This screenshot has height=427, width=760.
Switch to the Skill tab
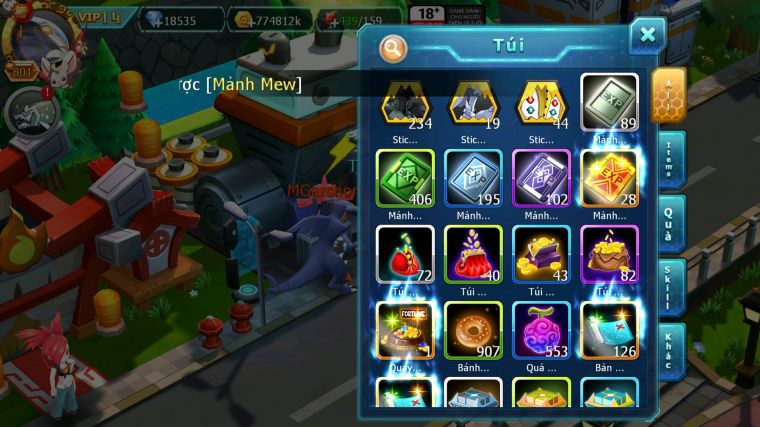pyautogui.click(x=669, y=288)
